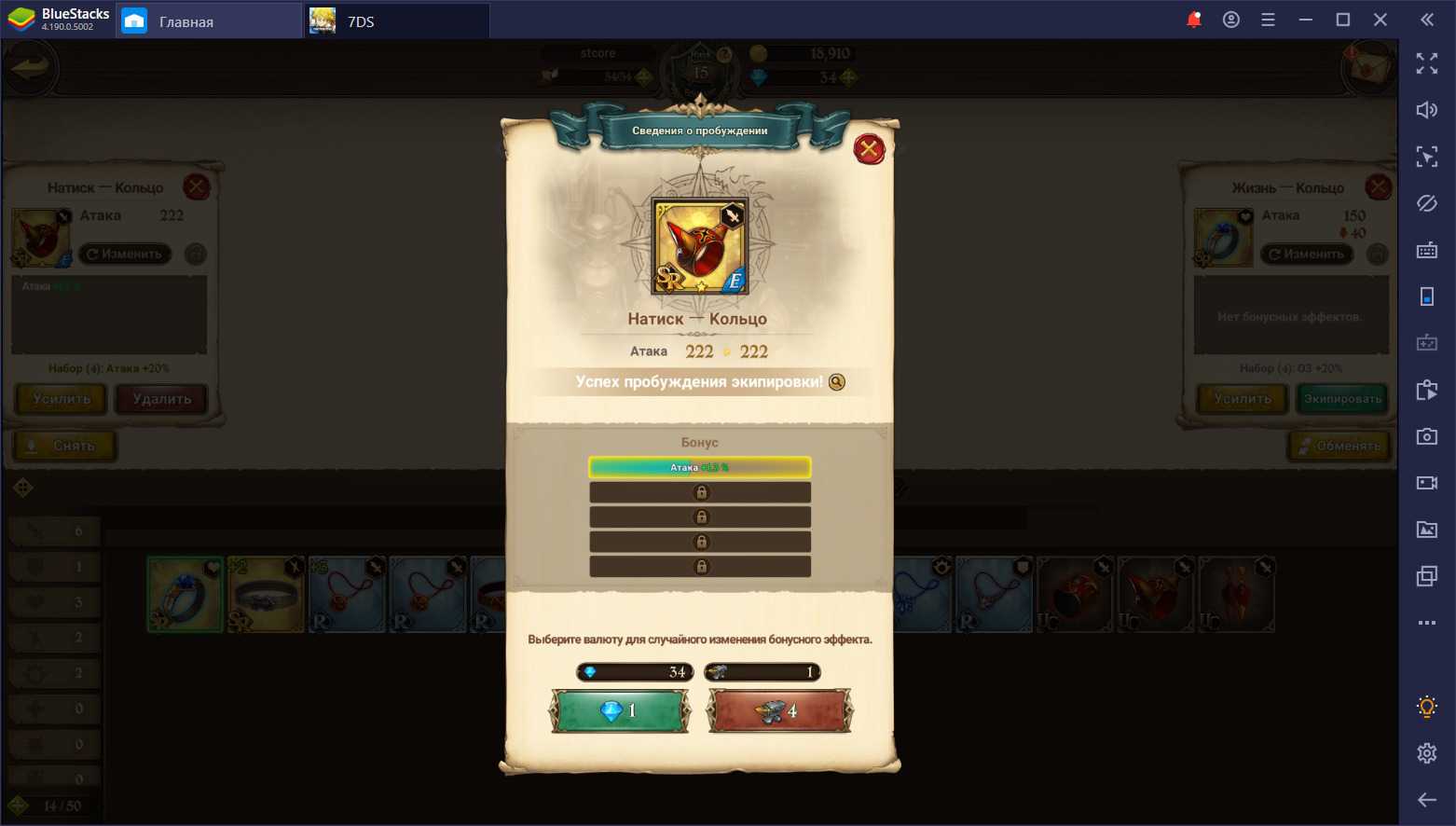Go back with the arrow button
1456x826 pixels.
tap(30, 68)
